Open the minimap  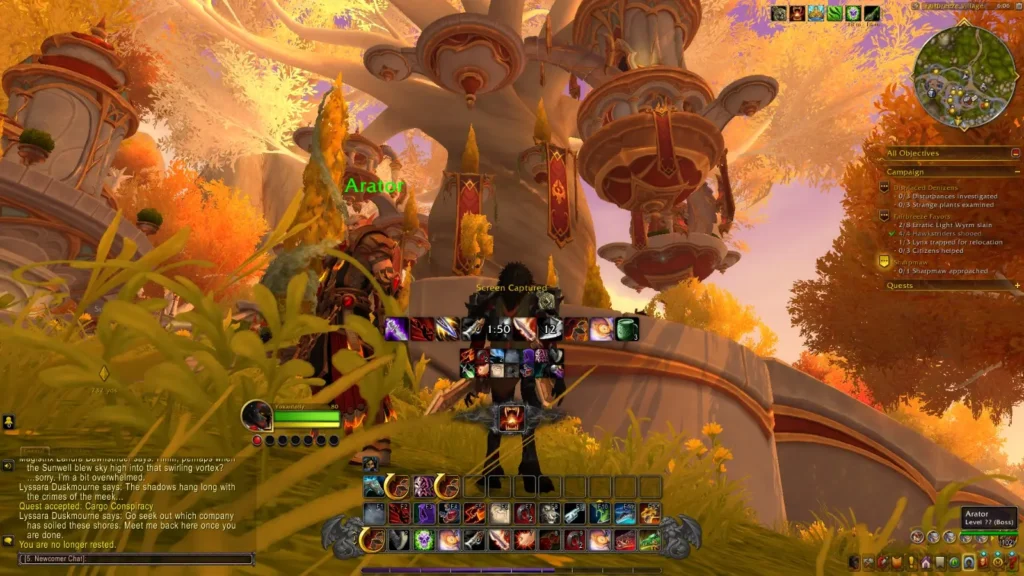point(964,77)
